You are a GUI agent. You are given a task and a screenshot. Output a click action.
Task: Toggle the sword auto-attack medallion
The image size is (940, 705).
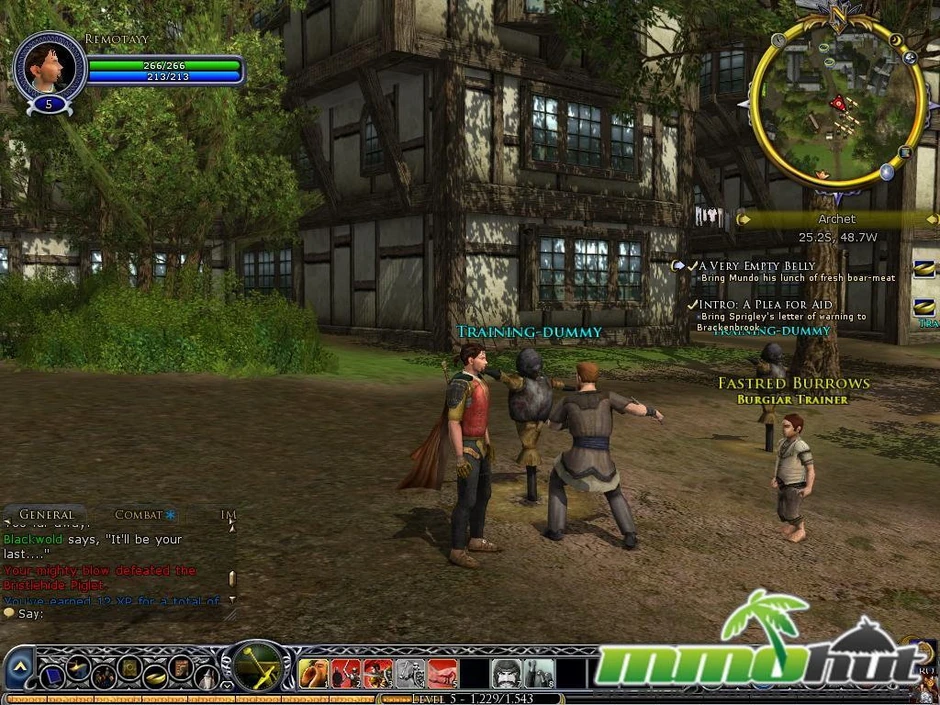[x=256, y=668]
